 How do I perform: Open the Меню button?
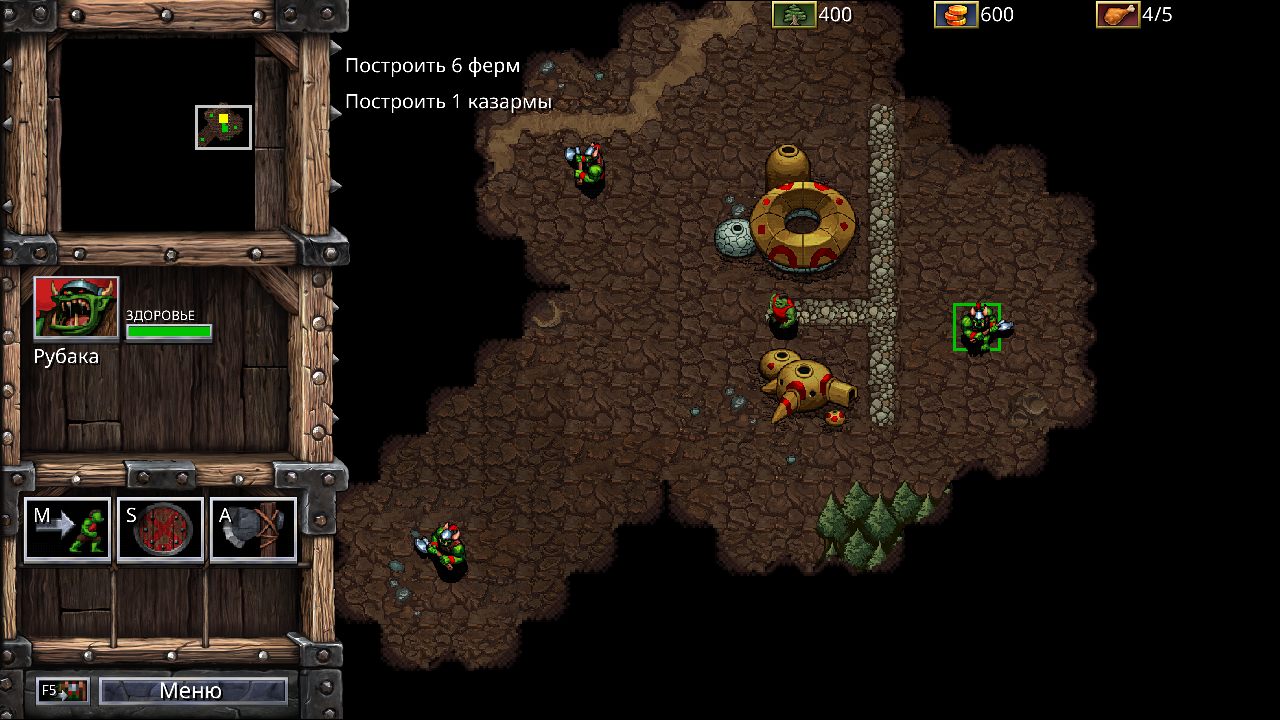coord(192,690)
